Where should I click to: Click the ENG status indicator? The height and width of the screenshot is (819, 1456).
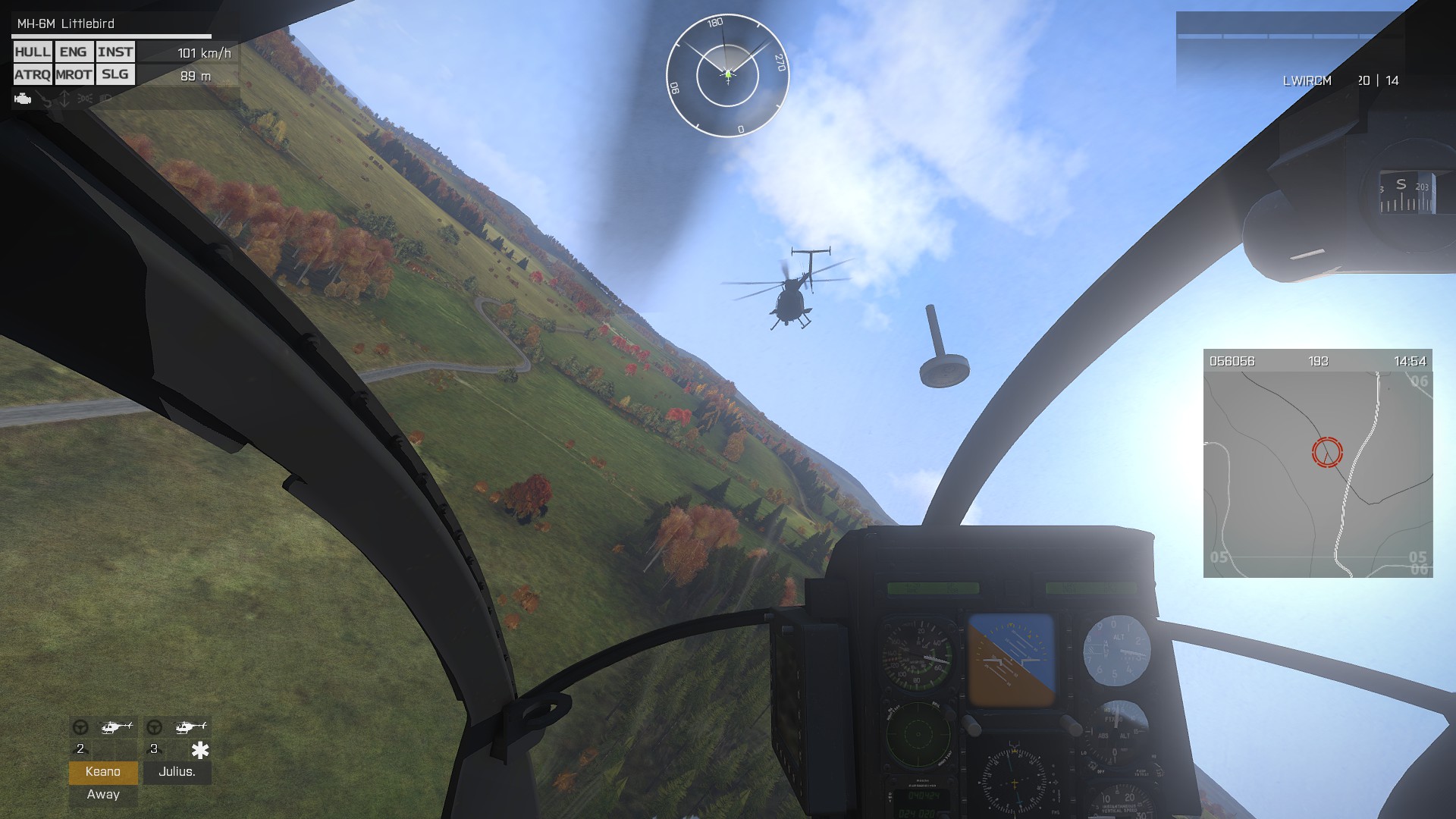click(73, 52)
